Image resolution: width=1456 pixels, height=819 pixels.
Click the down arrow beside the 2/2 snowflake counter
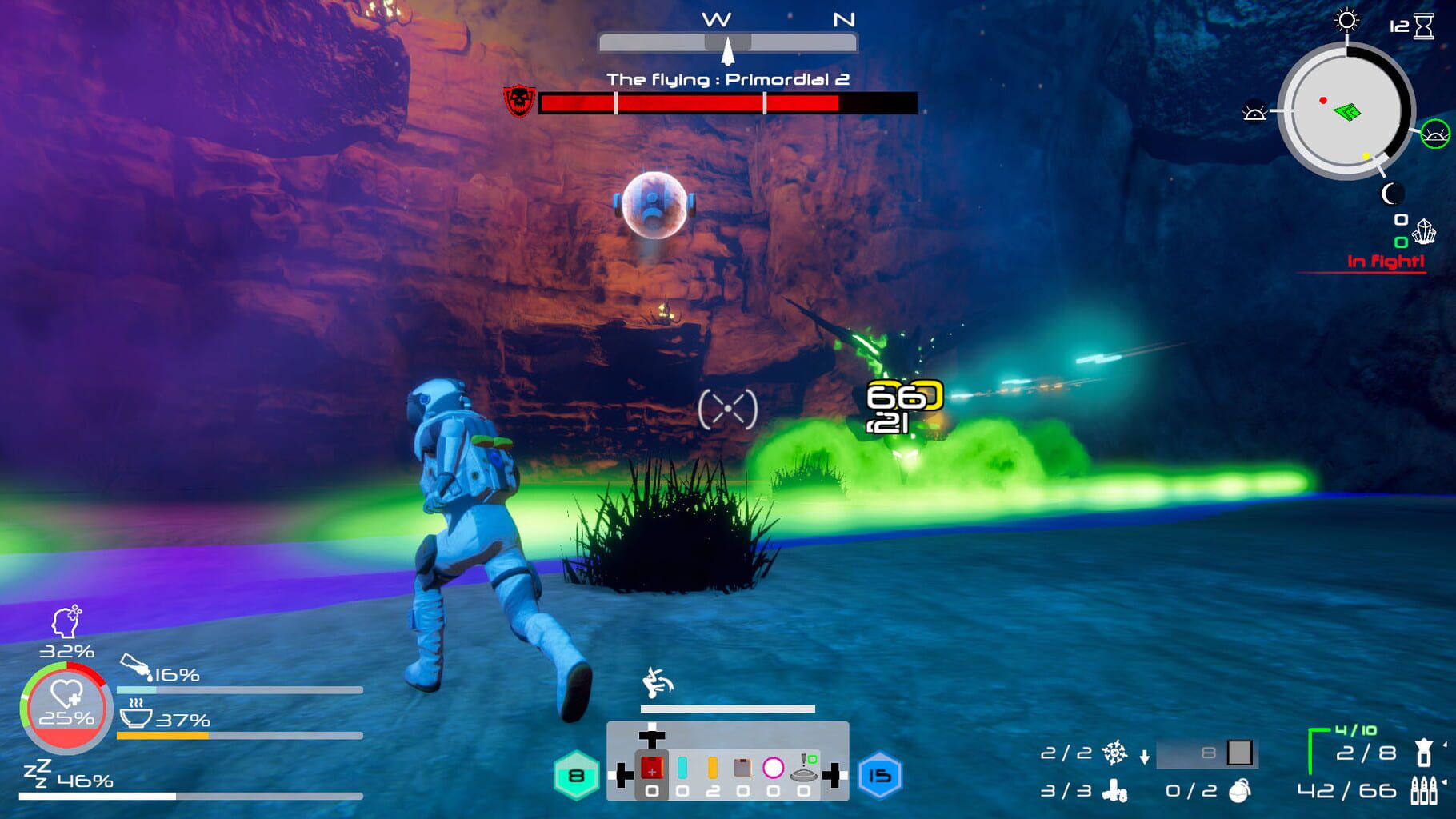pyautogui.click(x=1145, y=757)
